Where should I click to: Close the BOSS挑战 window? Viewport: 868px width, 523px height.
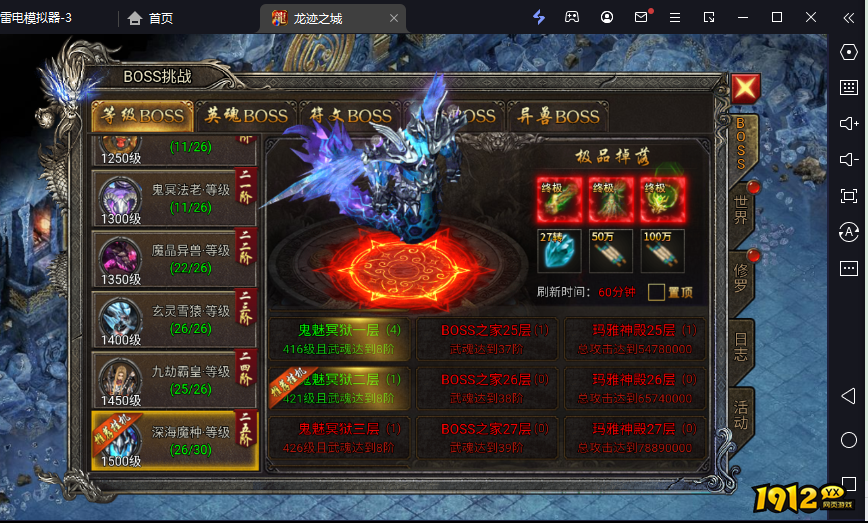pyautogui.click(x=745, y=89)
